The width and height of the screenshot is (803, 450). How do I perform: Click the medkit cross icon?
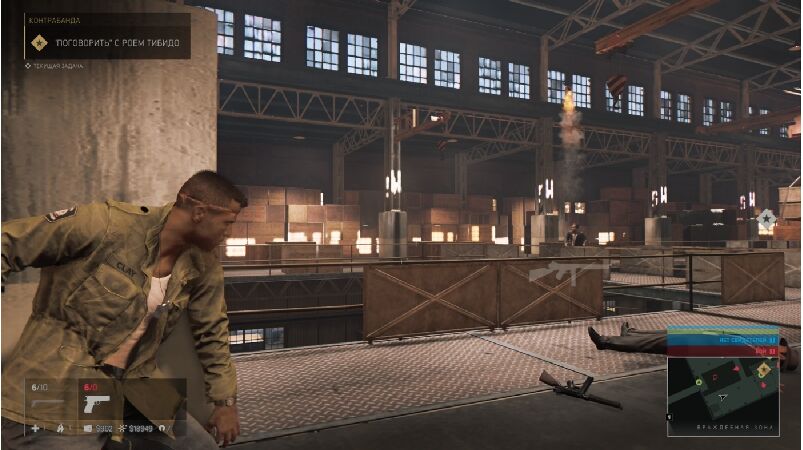[x=36, y=428]
